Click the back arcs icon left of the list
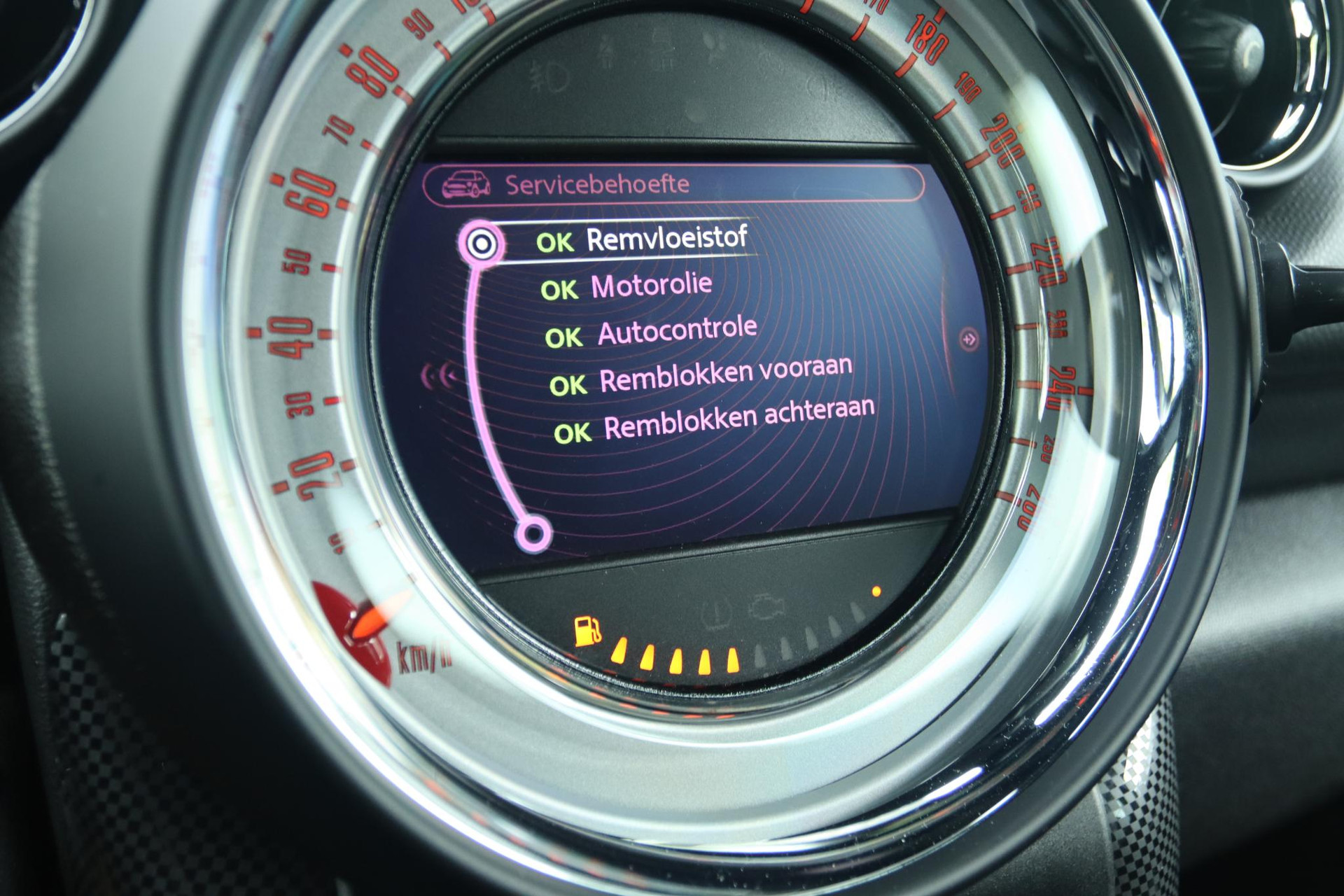 [437, 377]
